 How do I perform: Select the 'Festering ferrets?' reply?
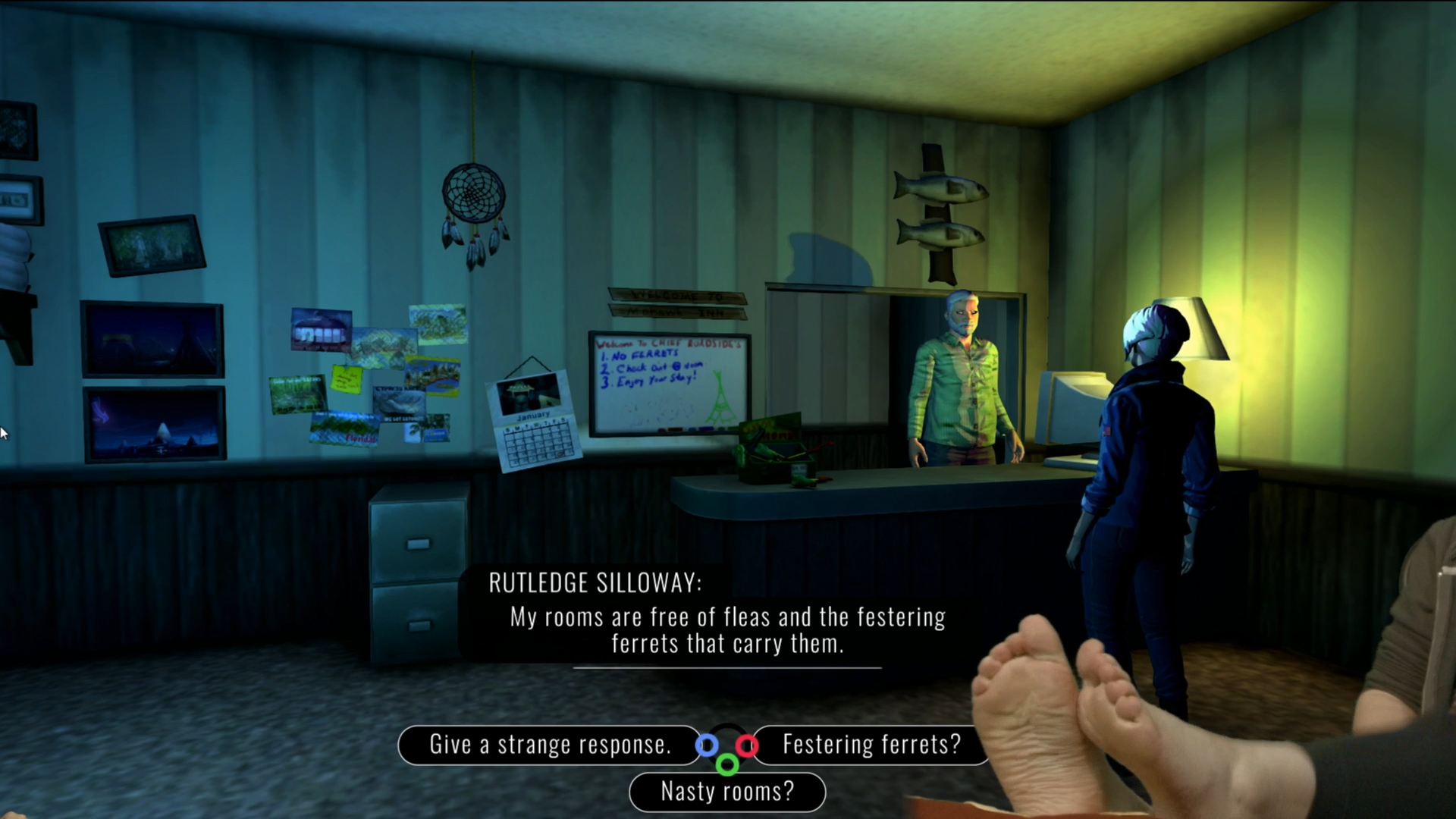871,745
